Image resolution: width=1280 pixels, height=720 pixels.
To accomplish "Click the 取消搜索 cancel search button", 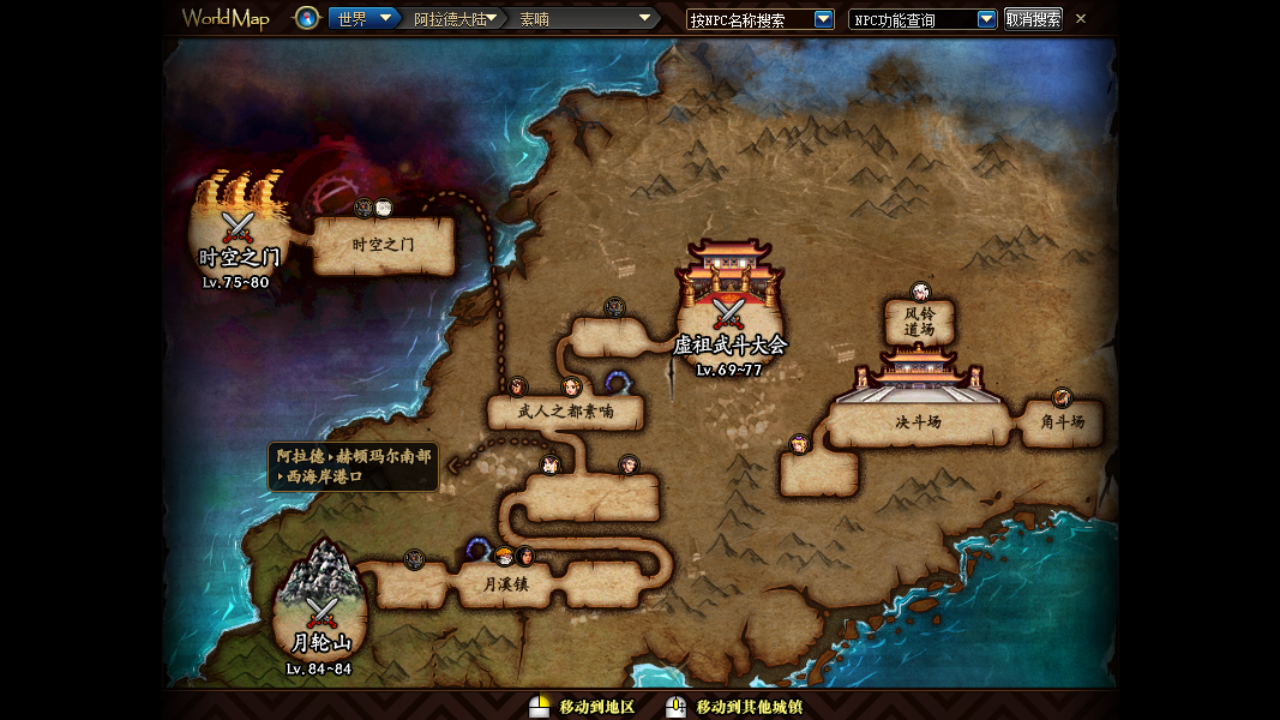I will click(x=1033, y=19).
